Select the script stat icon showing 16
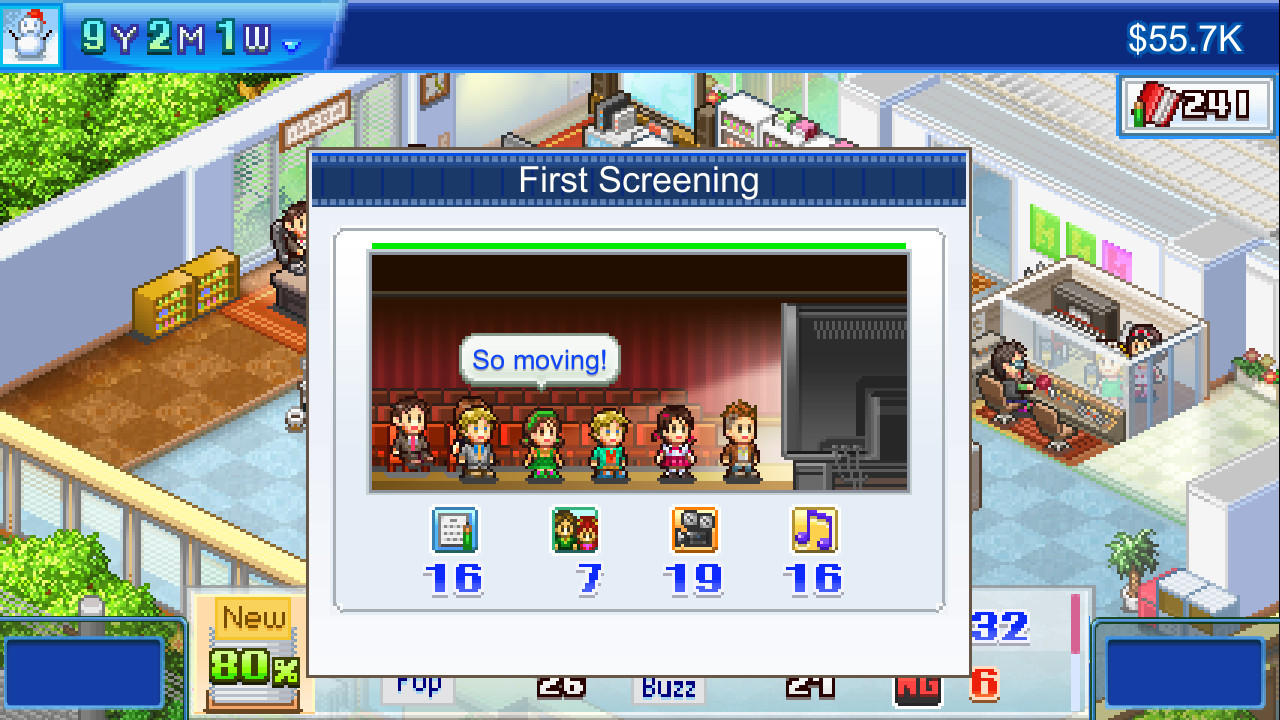The image size is (1280, 720). pyautogui.click(x=455, y=531)
